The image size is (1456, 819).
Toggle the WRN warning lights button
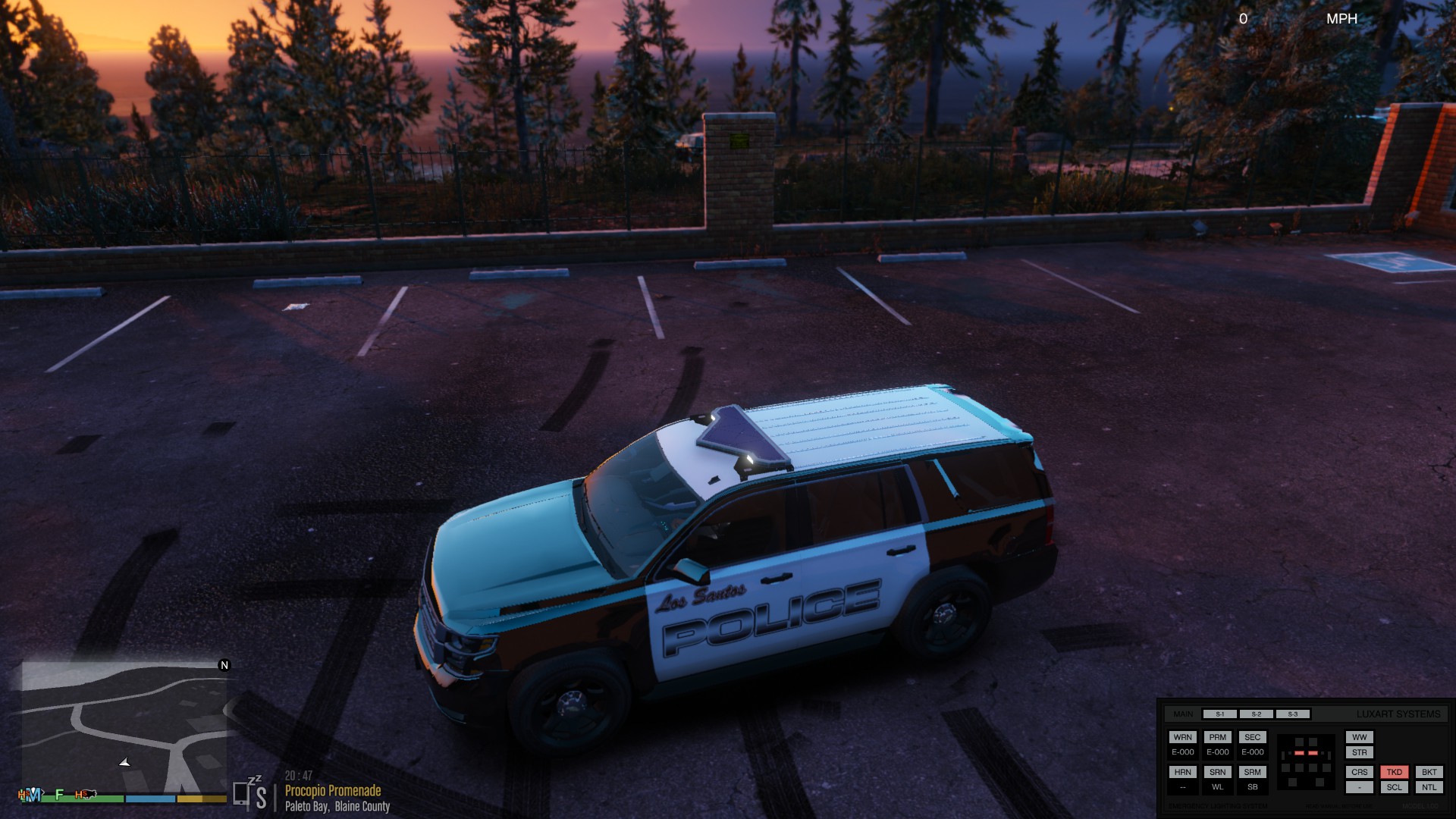(x=1182, y=737)
